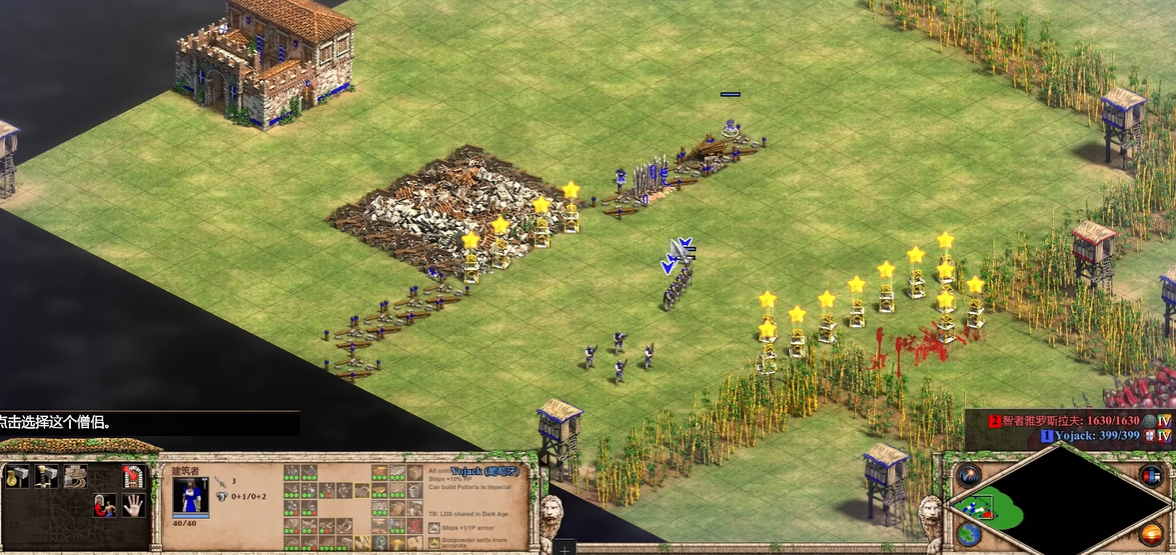Click the selected villager portrait
The height and width of the screenshot is (555, 1176).
coord(191,496)
